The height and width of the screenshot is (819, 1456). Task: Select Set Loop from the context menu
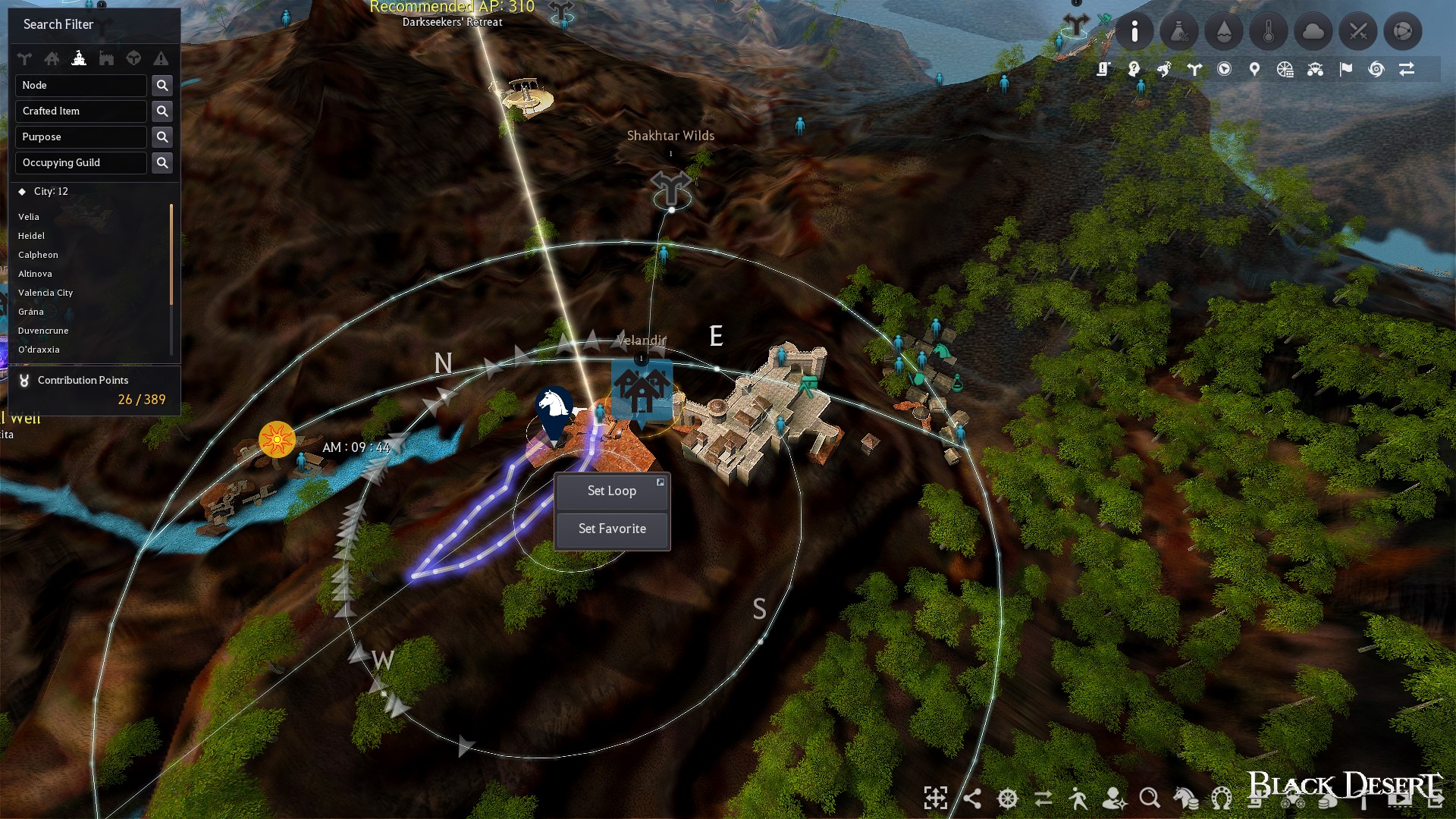pos(611,491)
